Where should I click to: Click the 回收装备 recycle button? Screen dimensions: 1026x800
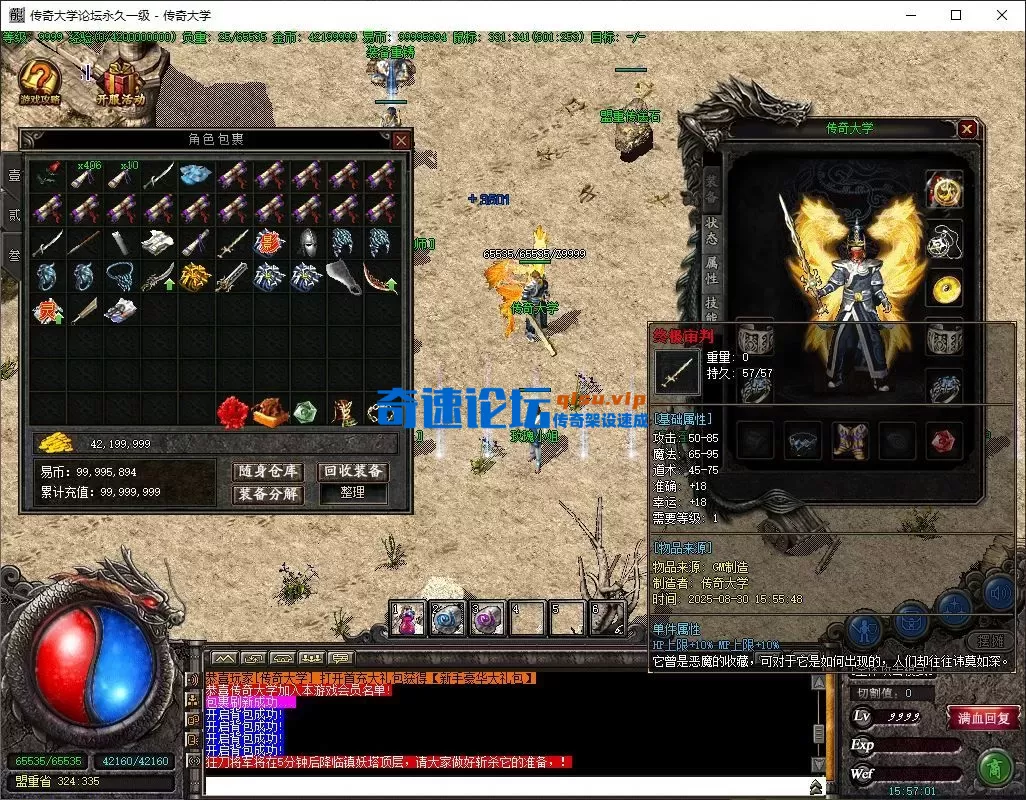353,472
